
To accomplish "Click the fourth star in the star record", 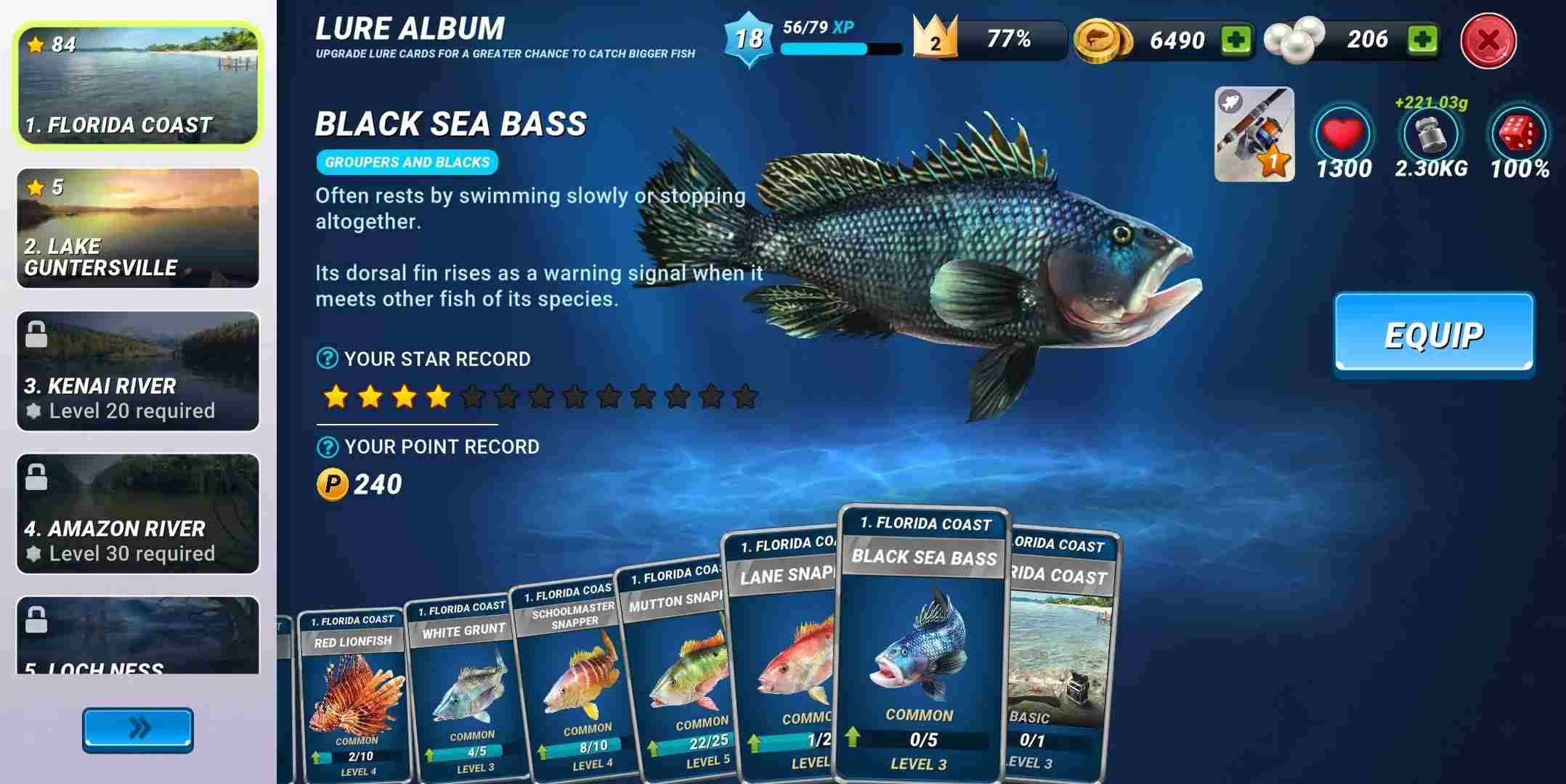I will (x=439, y=396).
